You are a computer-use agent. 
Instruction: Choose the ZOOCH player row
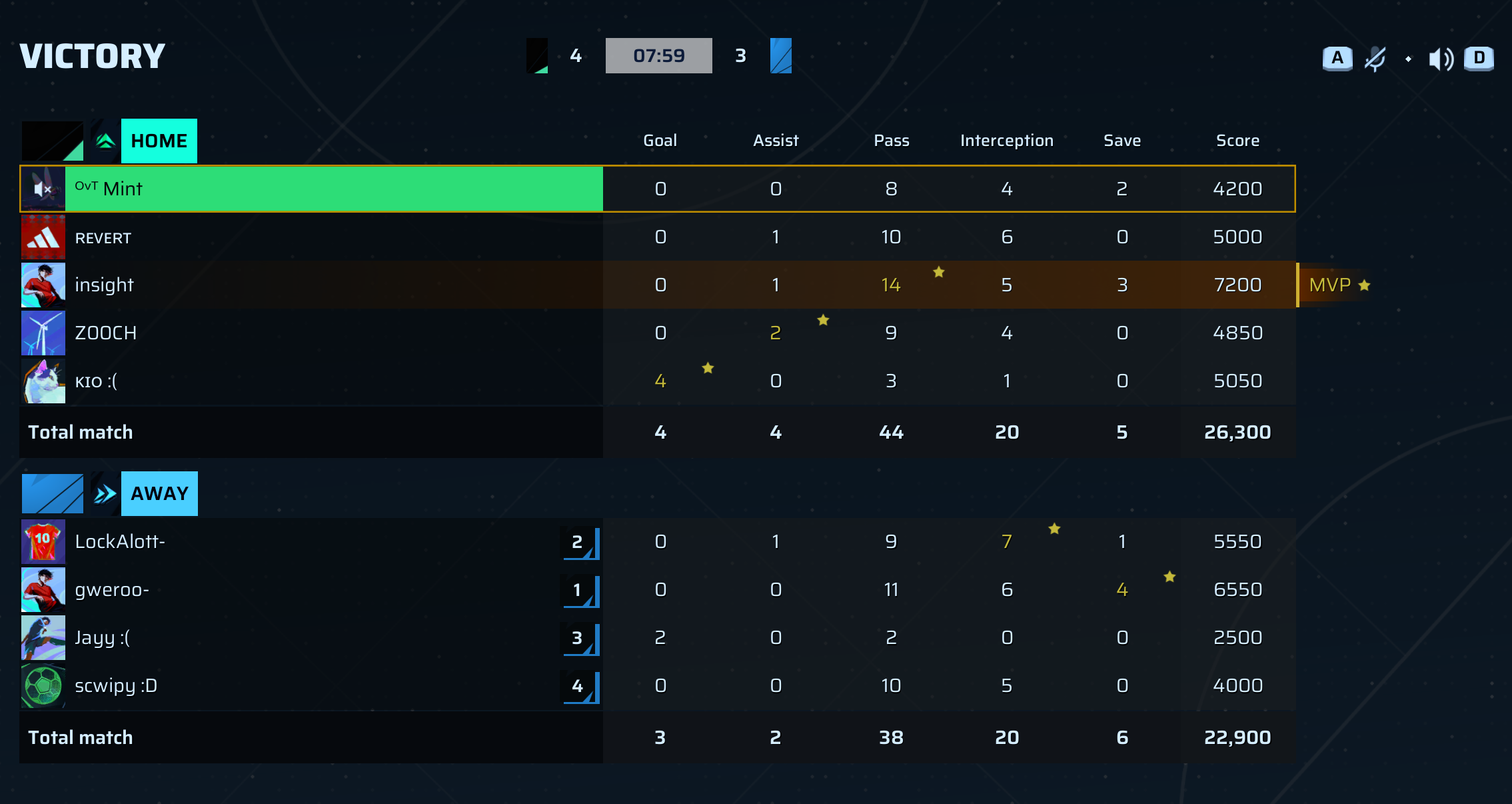pyautogui.click(x=333, y=333)
